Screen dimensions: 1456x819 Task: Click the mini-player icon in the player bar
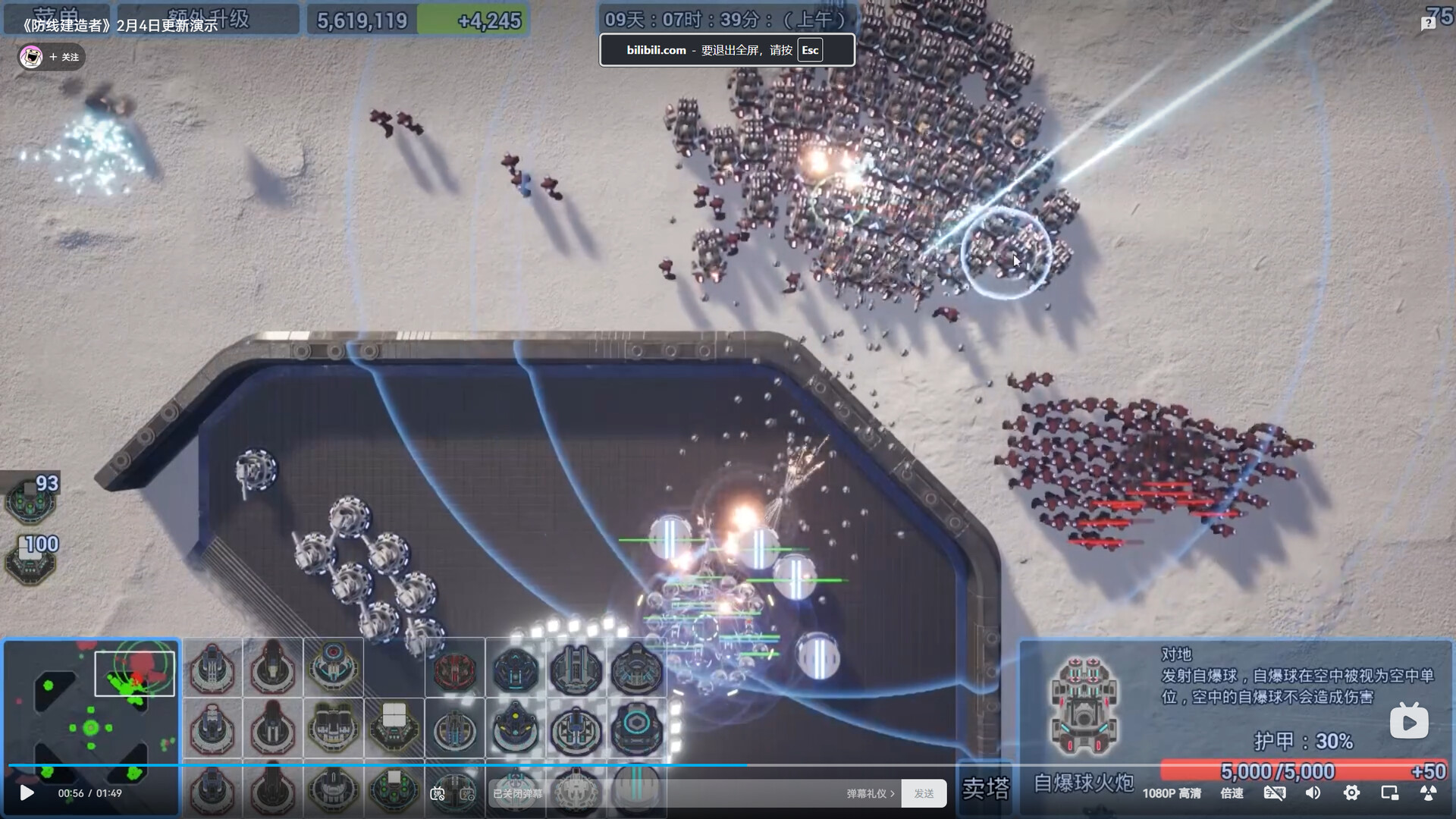1389,793
